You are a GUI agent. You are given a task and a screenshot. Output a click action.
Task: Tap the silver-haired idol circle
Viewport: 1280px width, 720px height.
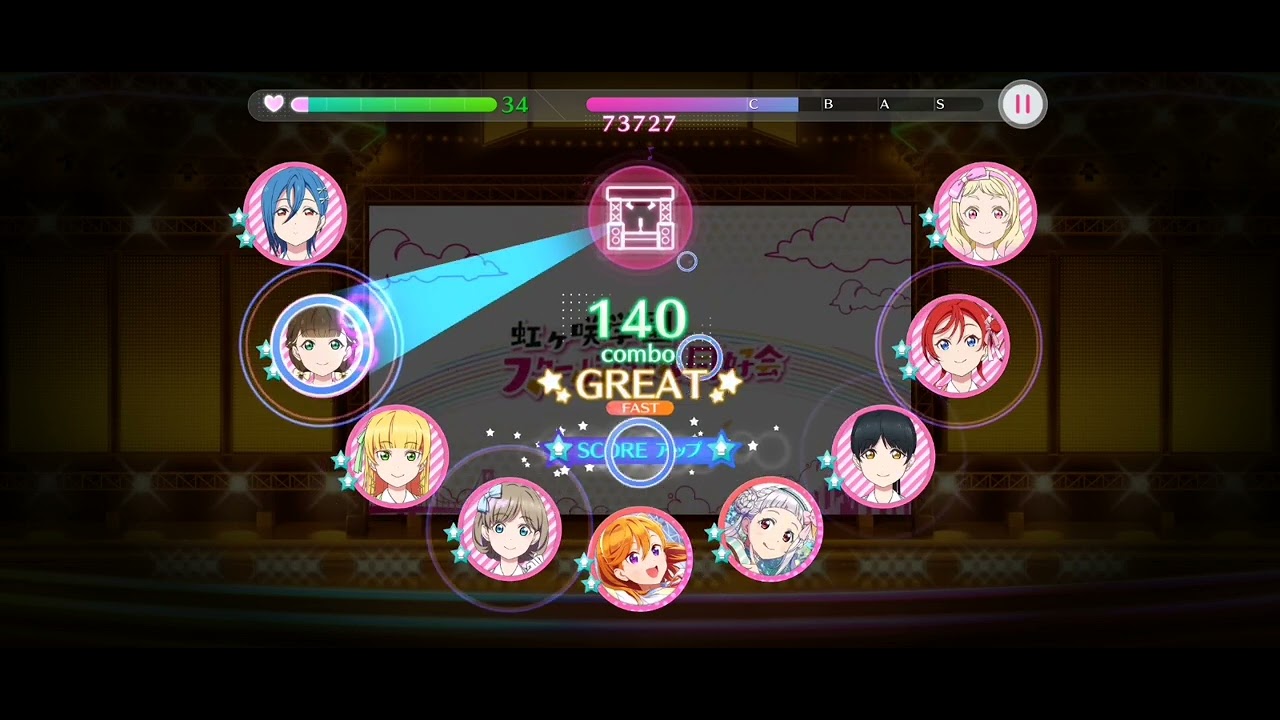coord(771,530)
